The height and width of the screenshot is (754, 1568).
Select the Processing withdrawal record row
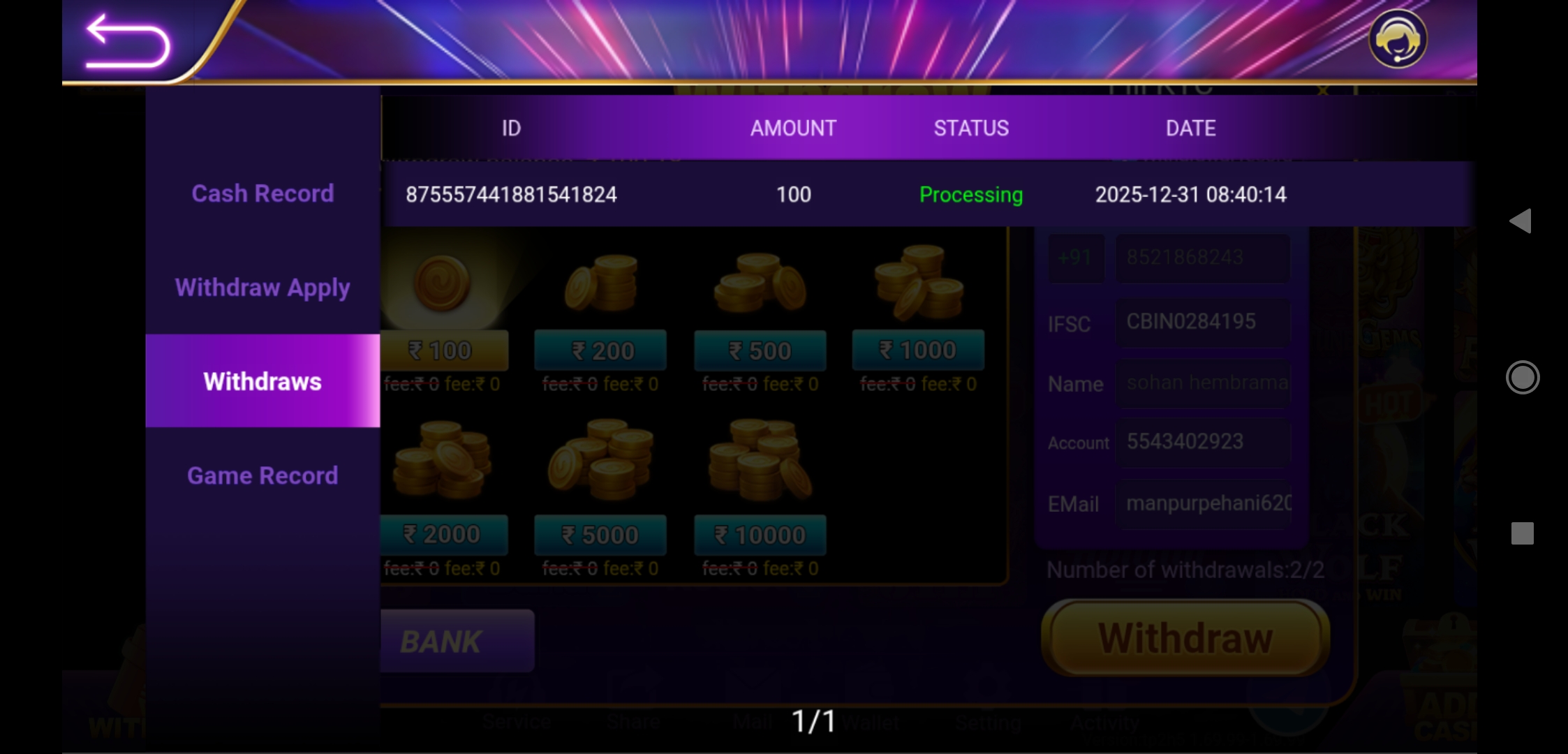point(845,194)
